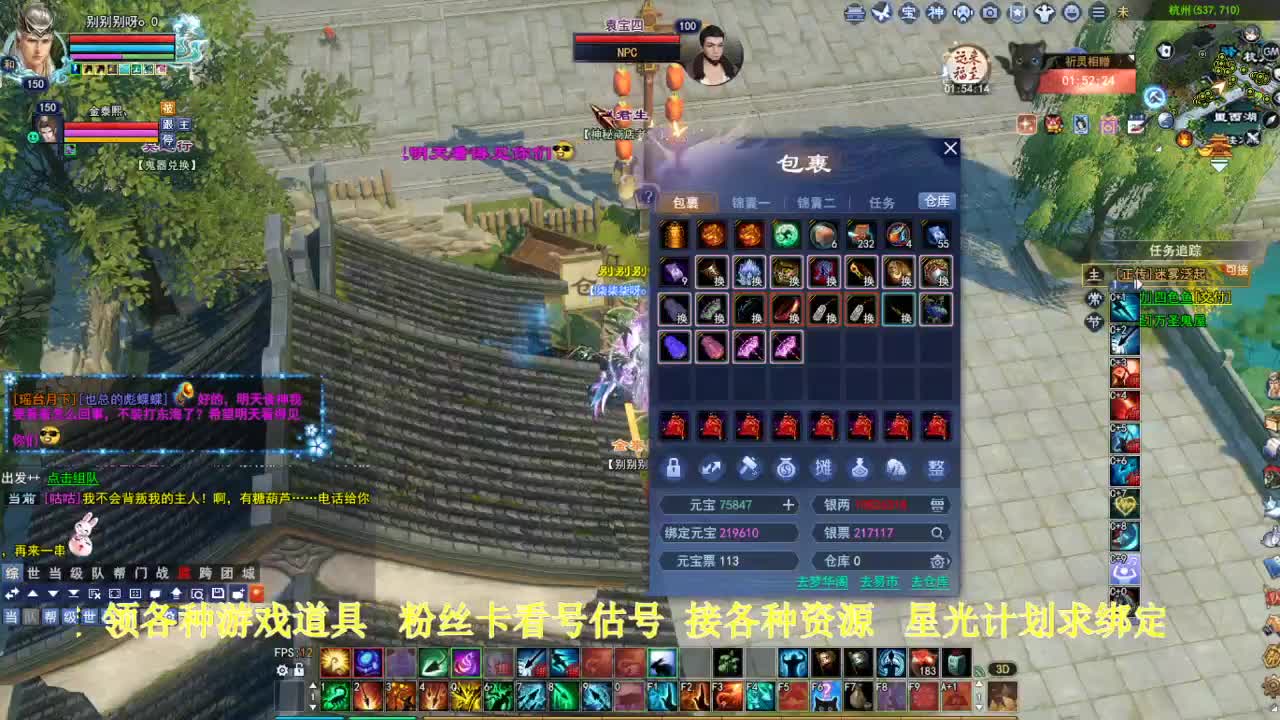Expand the 祈灵相赠 panel arrow

coord(1131,57)
